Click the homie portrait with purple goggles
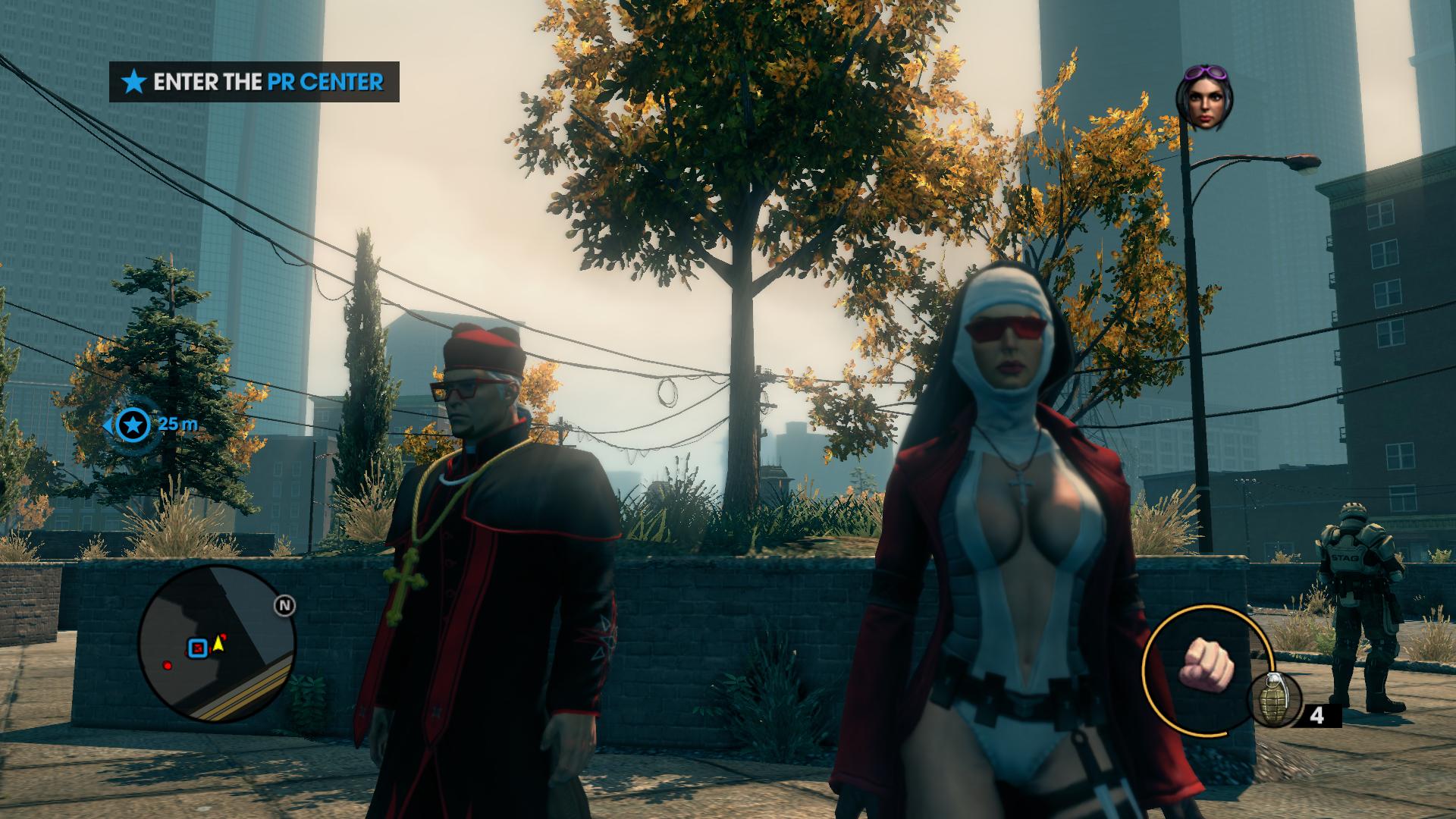The width and height of the screenshot is (1456, 819). 1204,98
